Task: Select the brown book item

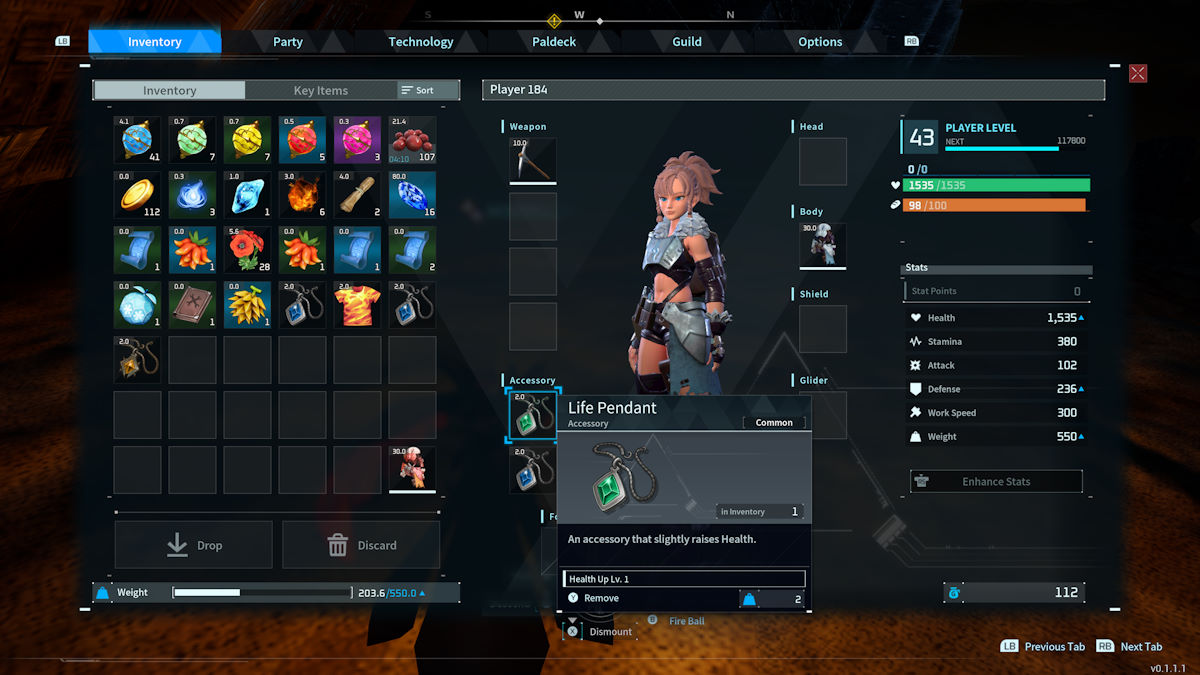Action: tap(192, 305)
